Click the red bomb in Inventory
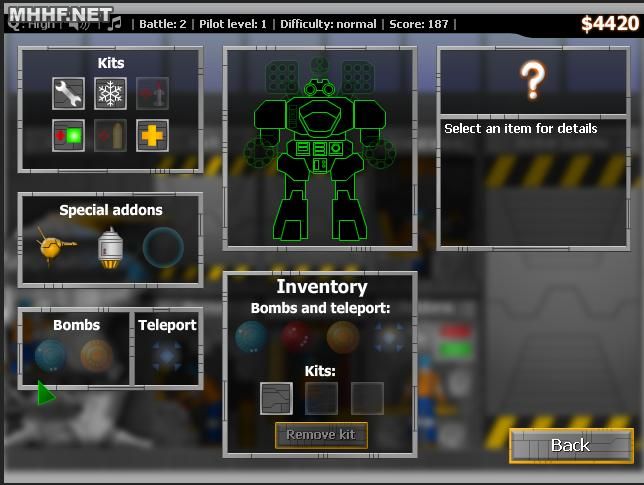Image resolution: width=644 pixels, height=485 pixels. coord(297,338)
